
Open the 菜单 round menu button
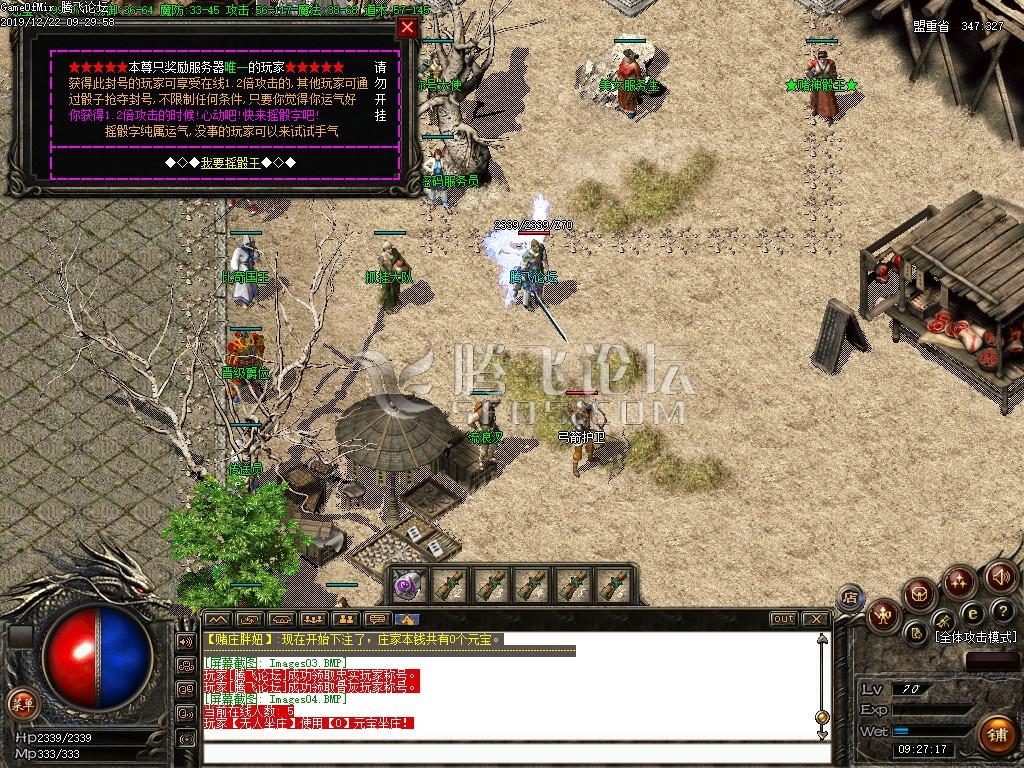[x=21, y=703]
